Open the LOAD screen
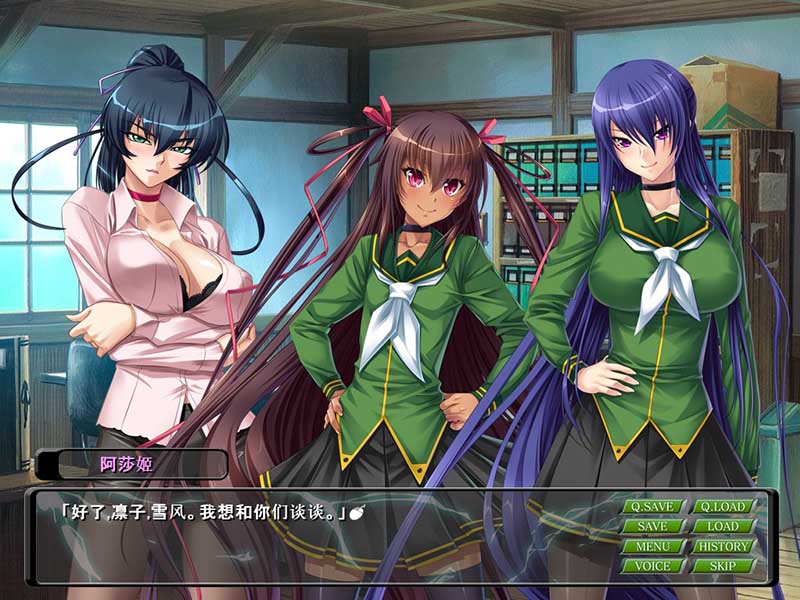Viewport: 800px width, 600px height. click(x=723, y=526)
